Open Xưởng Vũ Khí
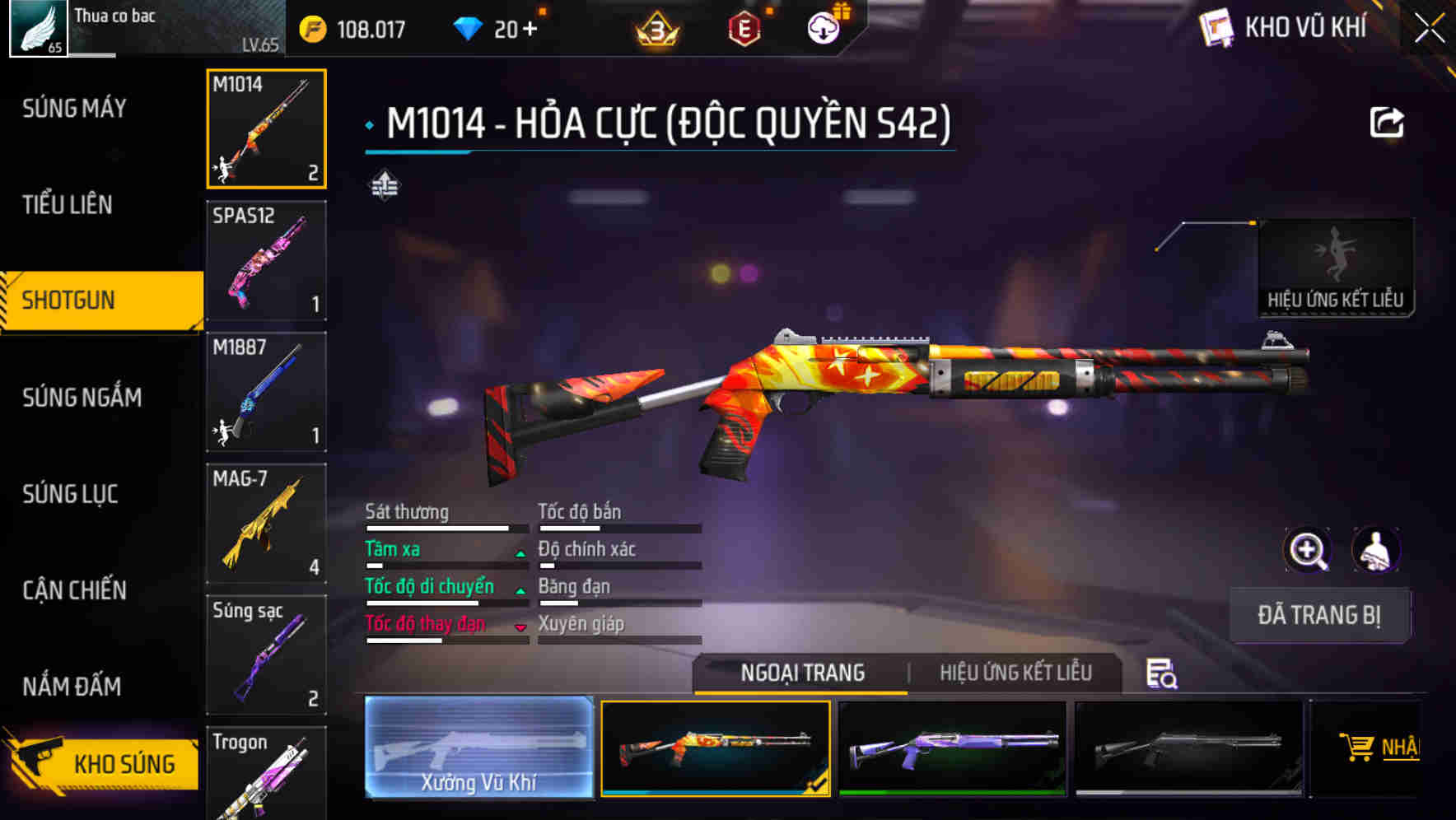Viewport: 1456px width, 820px height. [478, 749]
